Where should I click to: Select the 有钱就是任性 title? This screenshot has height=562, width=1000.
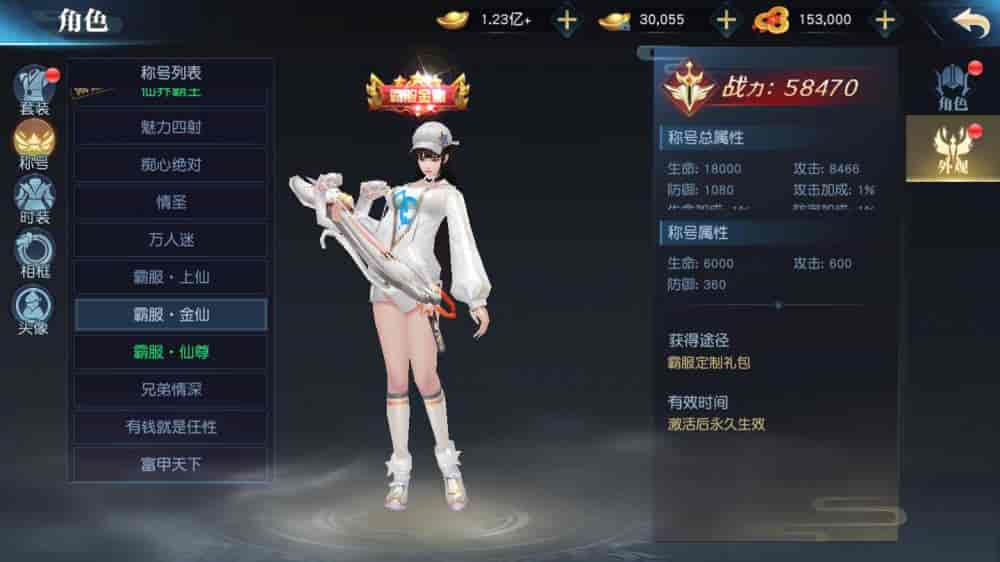(x=171, y=427)
